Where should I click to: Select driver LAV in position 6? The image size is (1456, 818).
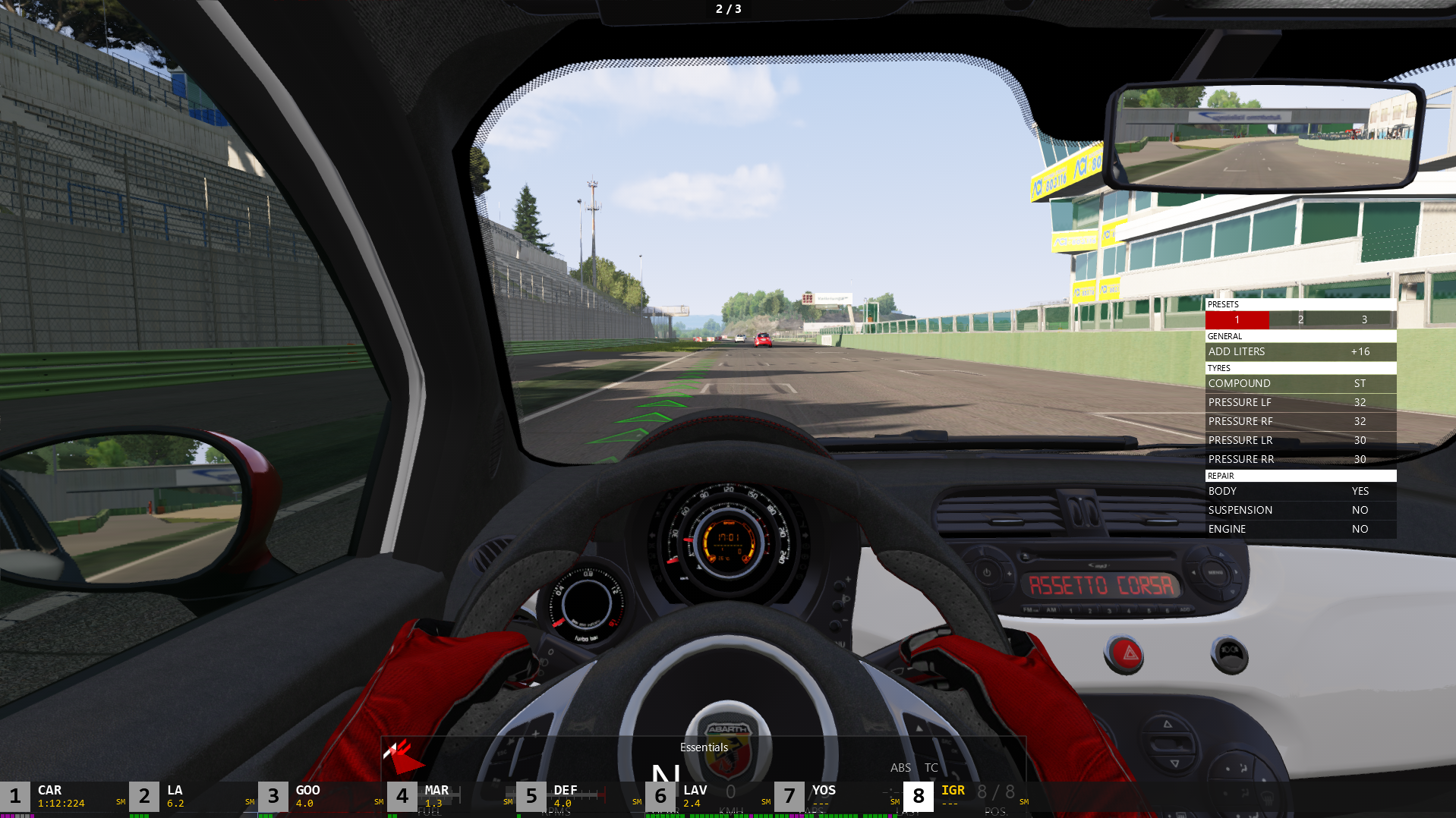tap(709, 797)
